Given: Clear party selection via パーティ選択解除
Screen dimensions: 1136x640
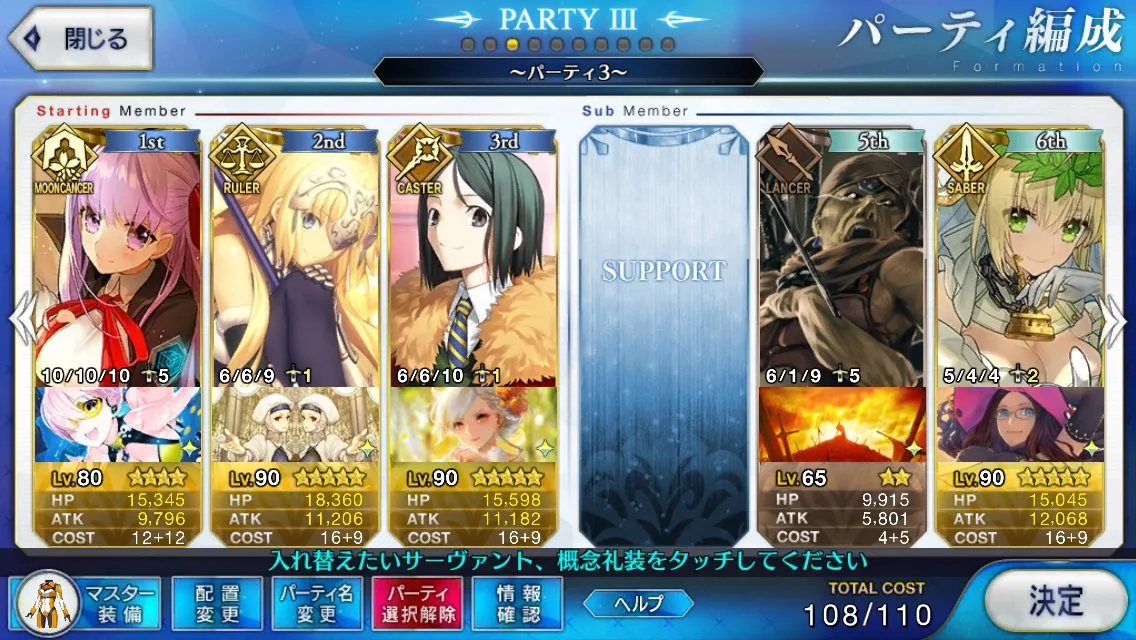Looking at the screenshot, I should [418, 603].
